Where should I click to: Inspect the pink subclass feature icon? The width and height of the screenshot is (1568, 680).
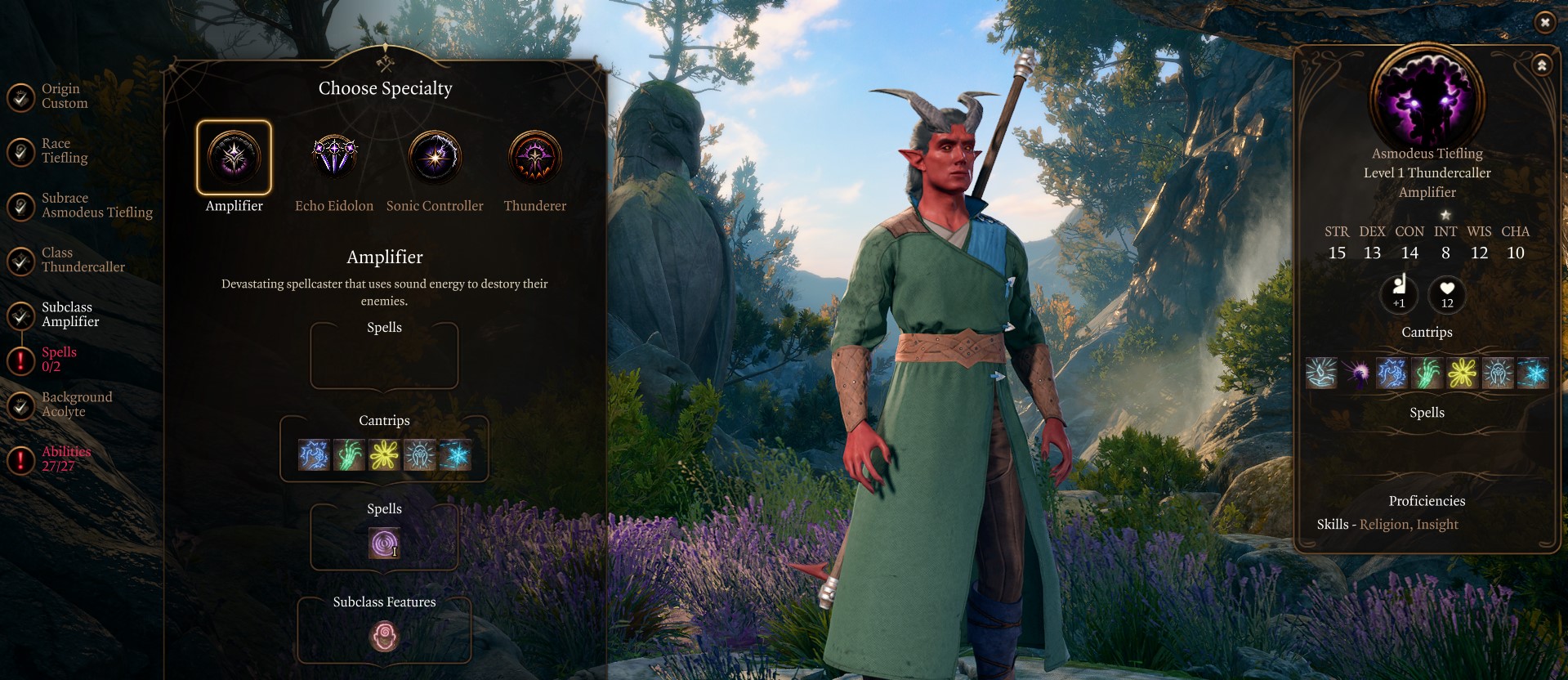[384, 636]
